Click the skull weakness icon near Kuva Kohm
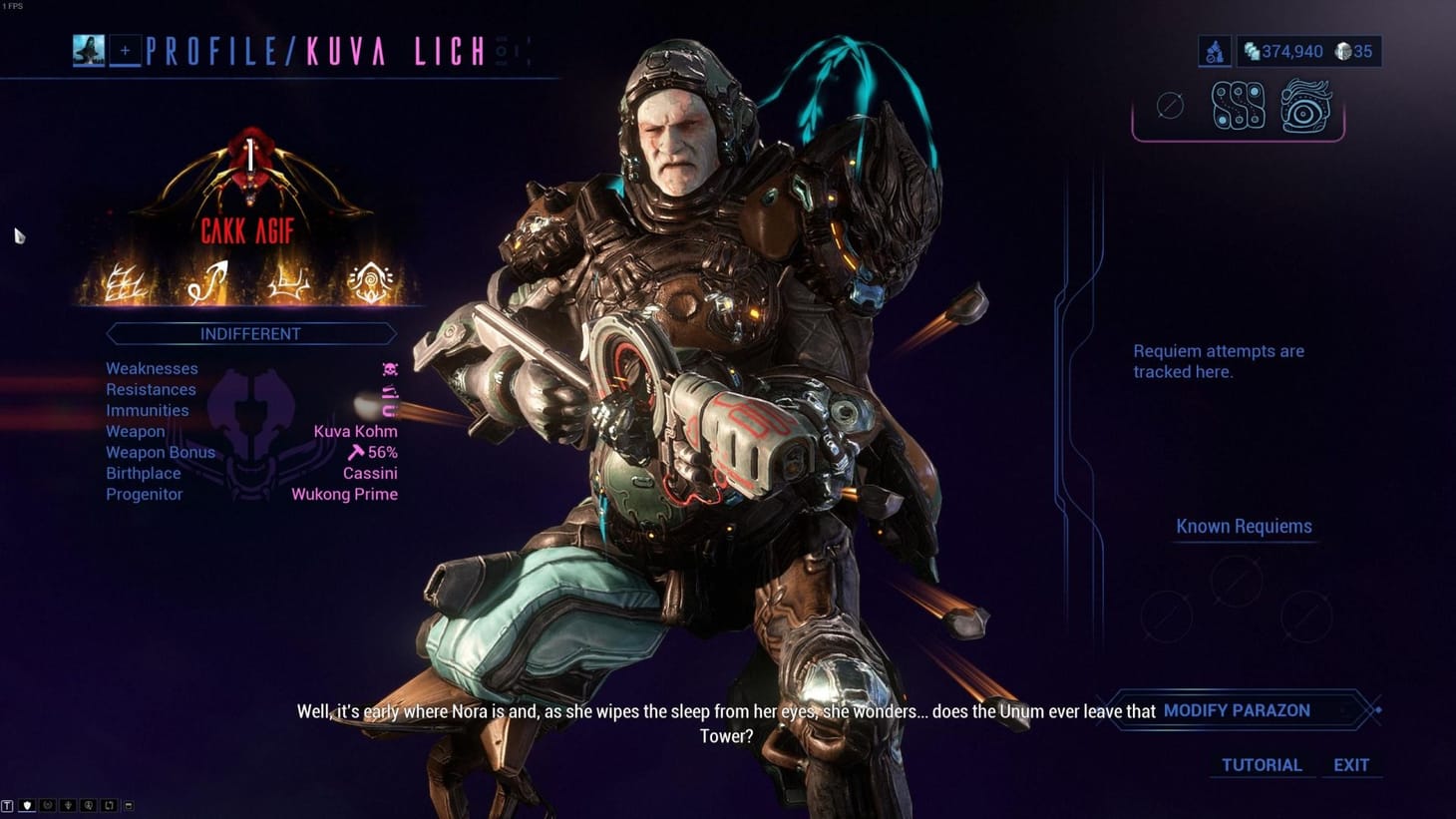 390,369
